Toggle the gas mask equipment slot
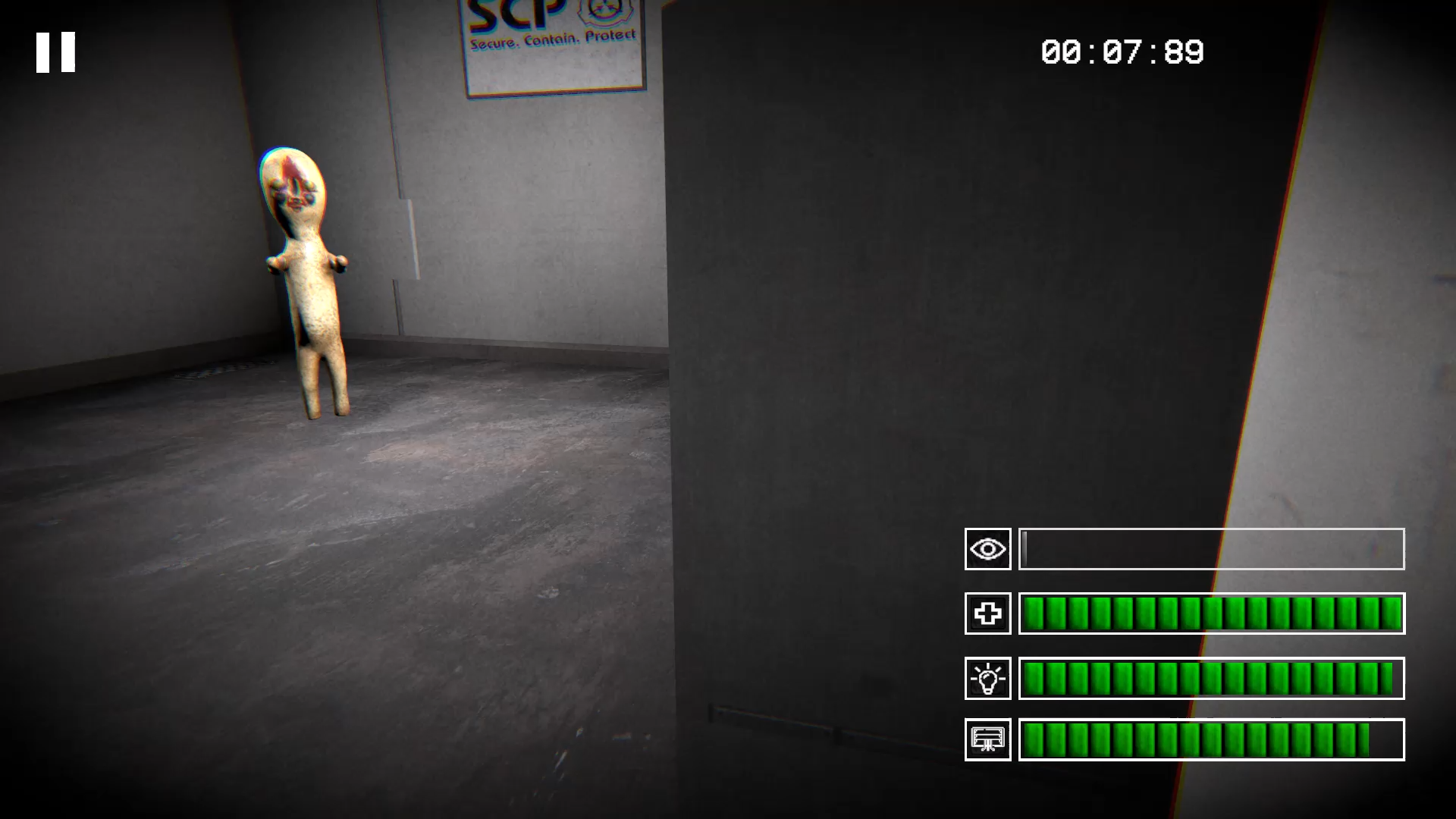Screen dimensions: 1456x819 (x=987, y=739)
